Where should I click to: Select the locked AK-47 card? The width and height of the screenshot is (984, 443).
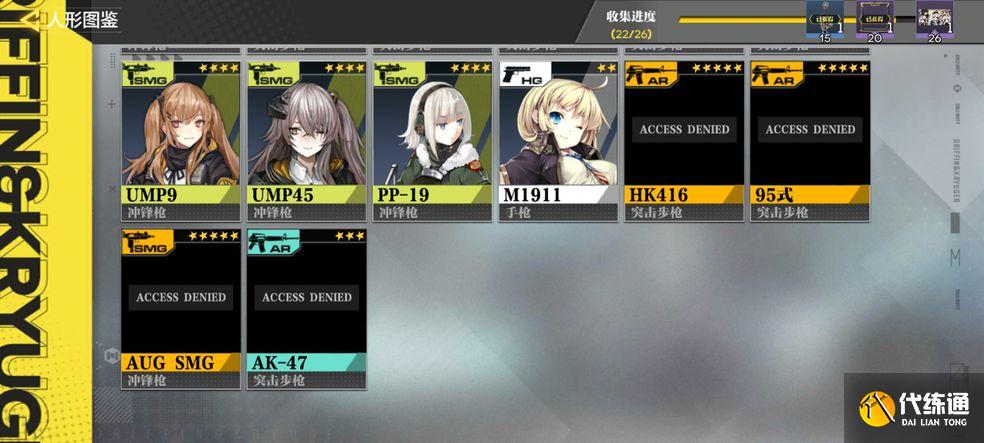pos(307,308)
